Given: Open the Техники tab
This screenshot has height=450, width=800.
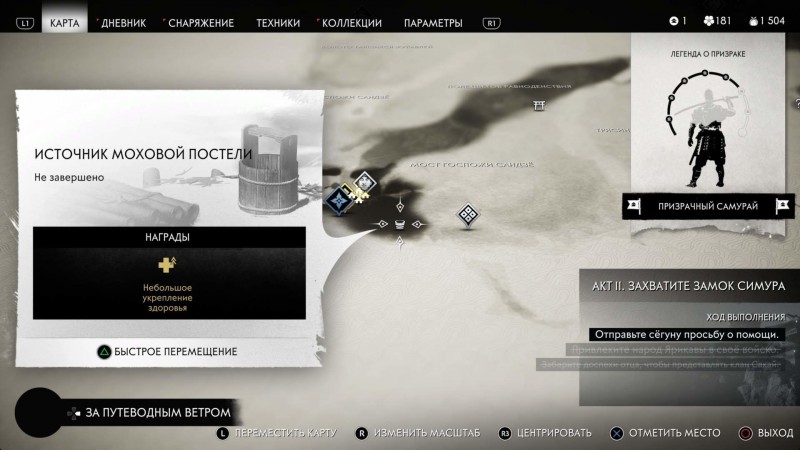Looking at the screenshot, I should tap(278, 23).
